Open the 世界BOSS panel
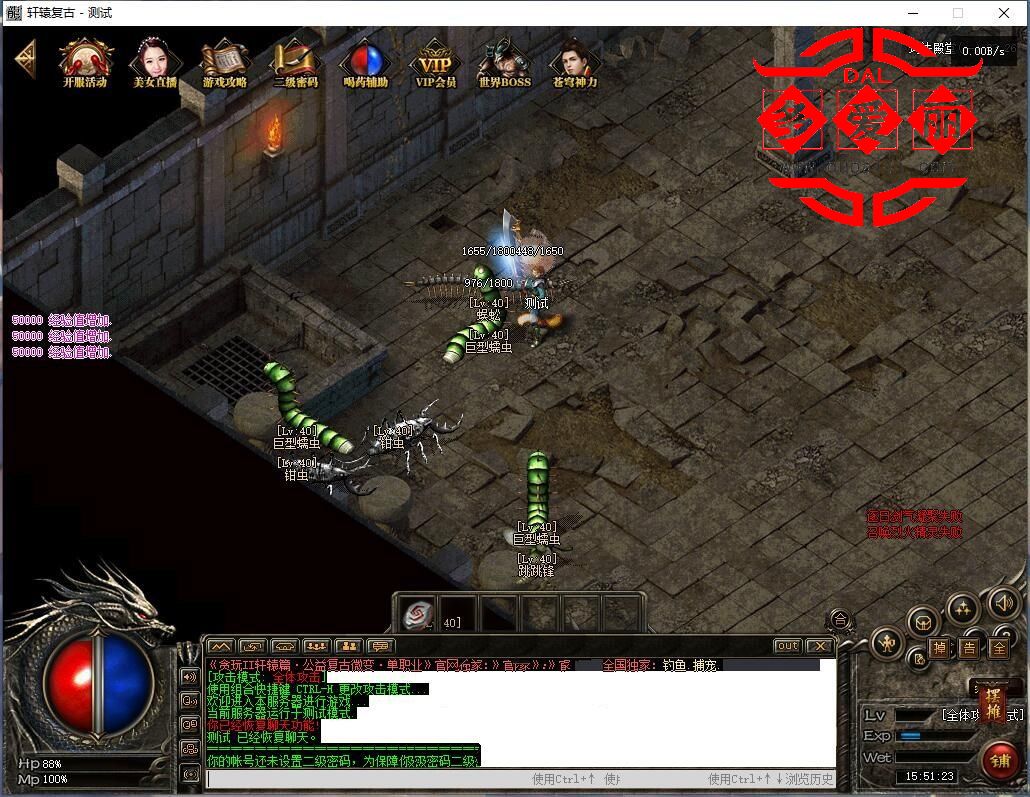Screen dimensions: 1030x797 504,62
